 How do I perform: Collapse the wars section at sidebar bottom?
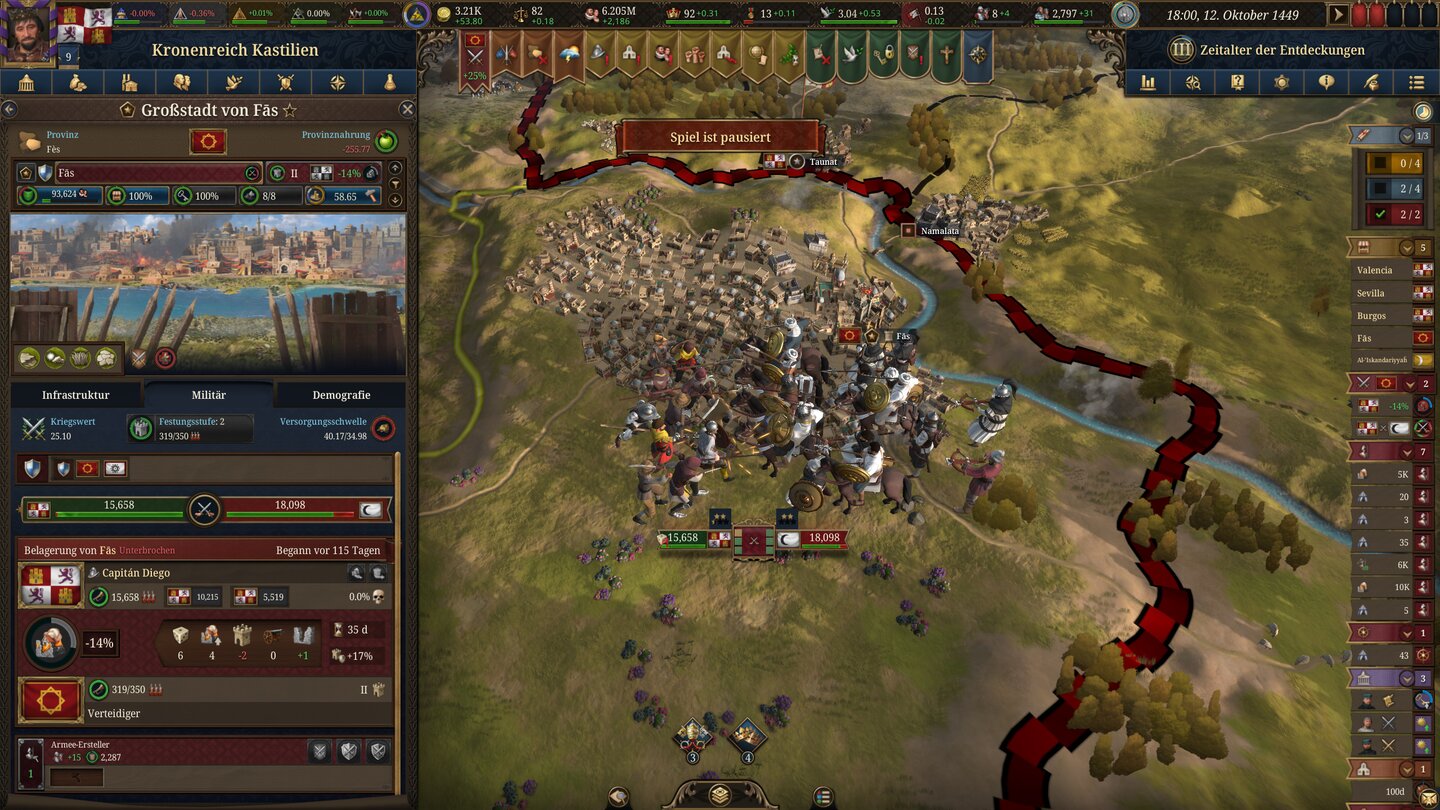[x=1410, y=384]
